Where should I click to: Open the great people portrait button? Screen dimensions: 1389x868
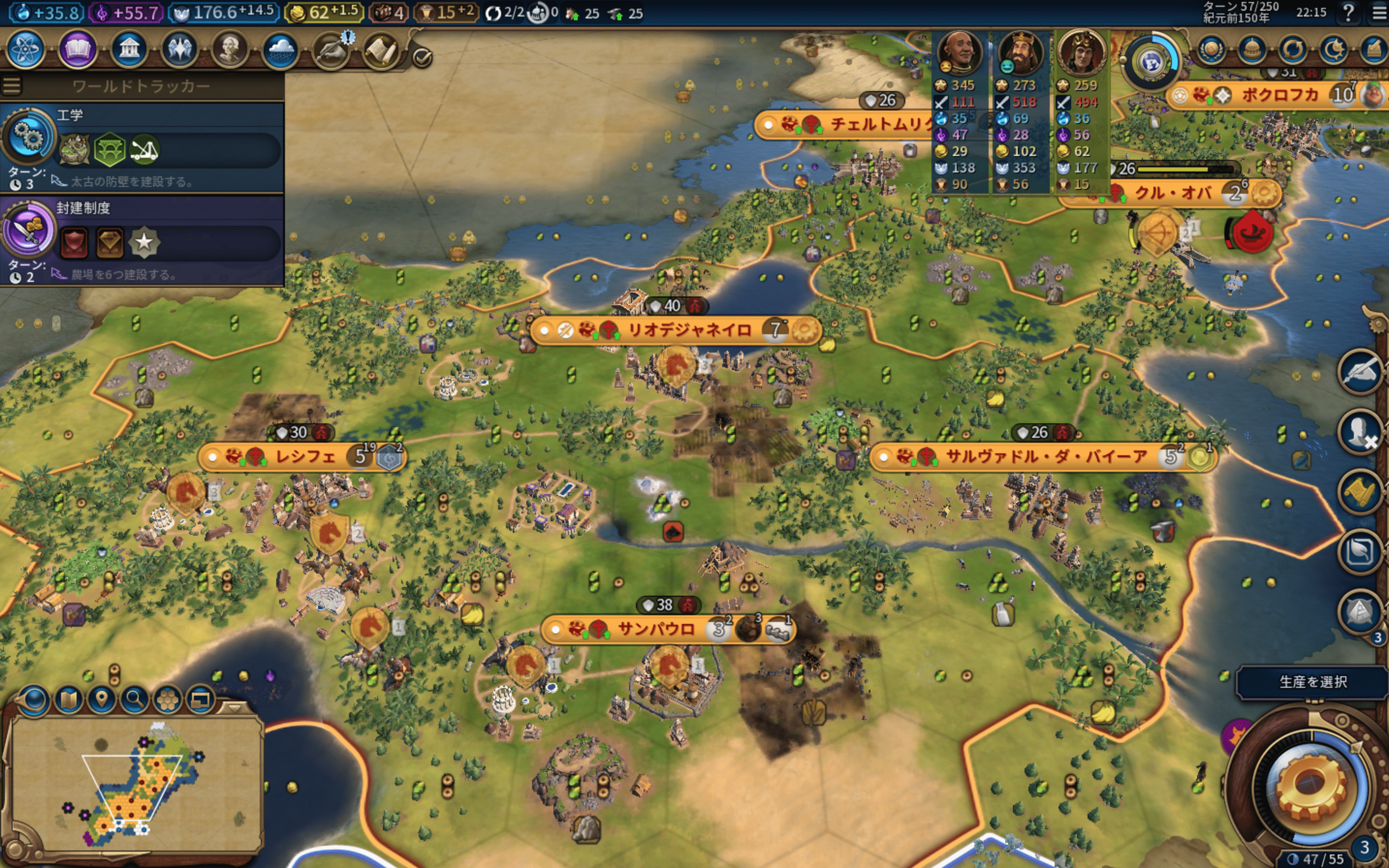click(230, 49)
